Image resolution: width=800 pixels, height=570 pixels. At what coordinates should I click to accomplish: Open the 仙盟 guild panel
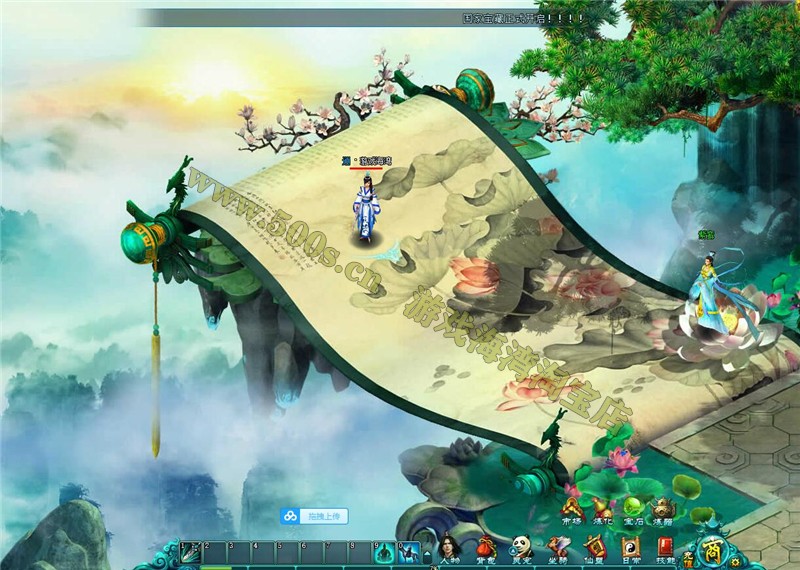594,549
